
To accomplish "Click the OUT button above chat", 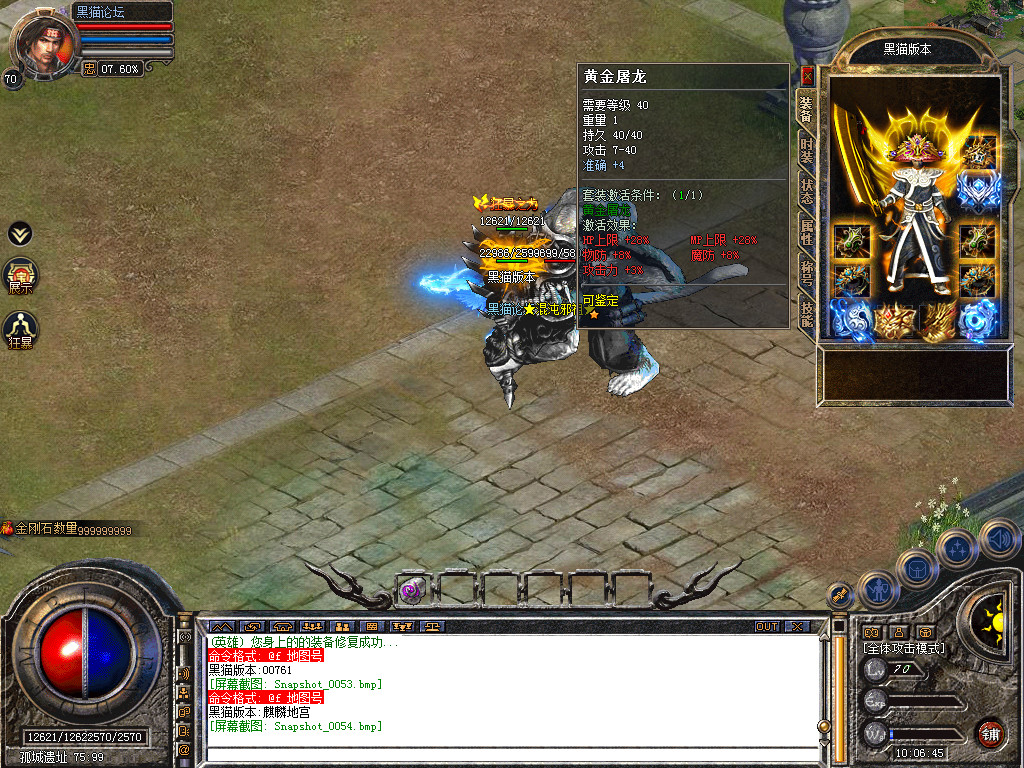I will 767,627.
